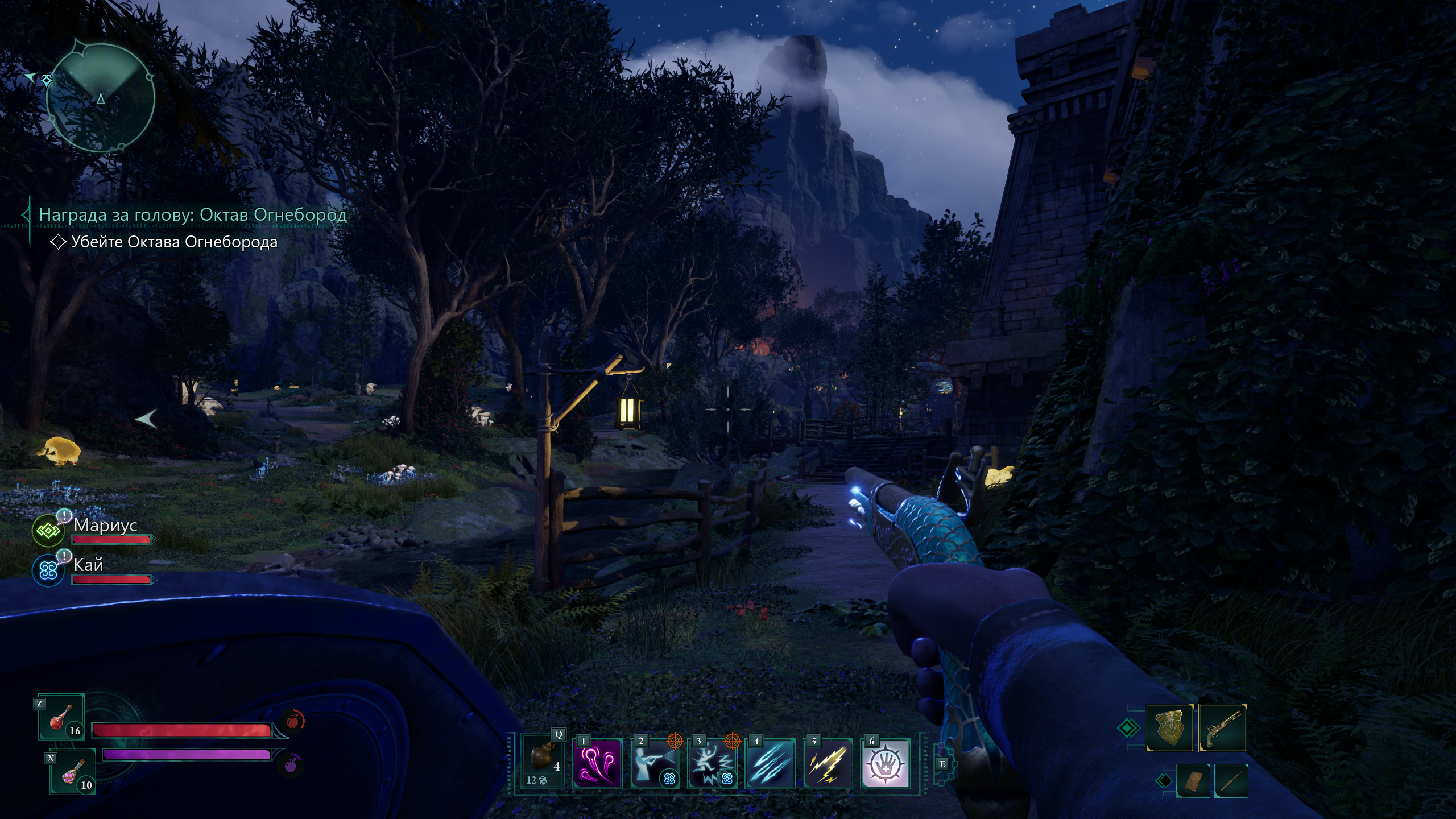This screenshot has height=819, width=1456.
Task: Activate the rifle shot companion ability
Action: click(655, 763)
